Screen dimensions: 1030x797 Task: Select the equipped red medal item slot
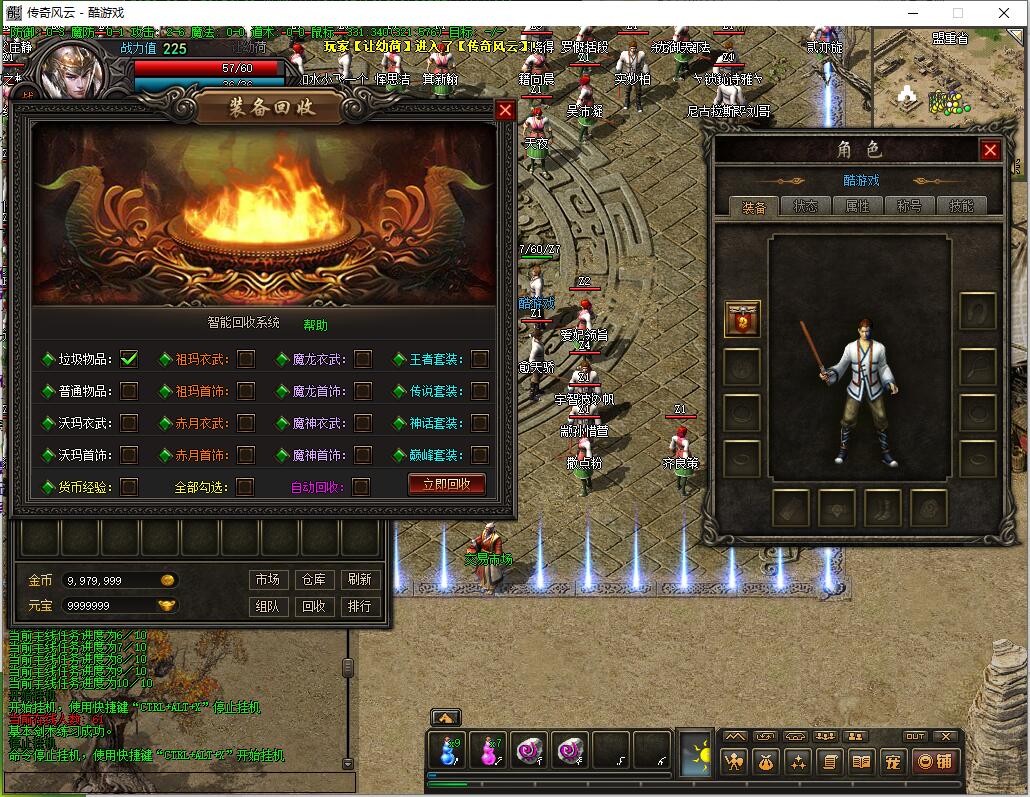coord(742,319)
